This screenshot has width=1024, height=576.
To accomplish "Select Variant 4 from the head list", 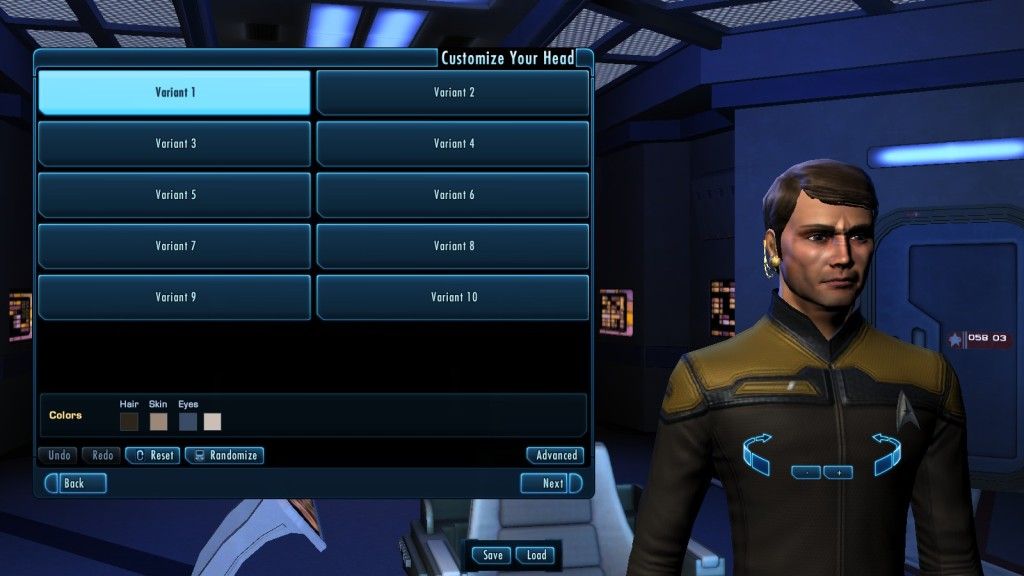I will click(453, 144).
